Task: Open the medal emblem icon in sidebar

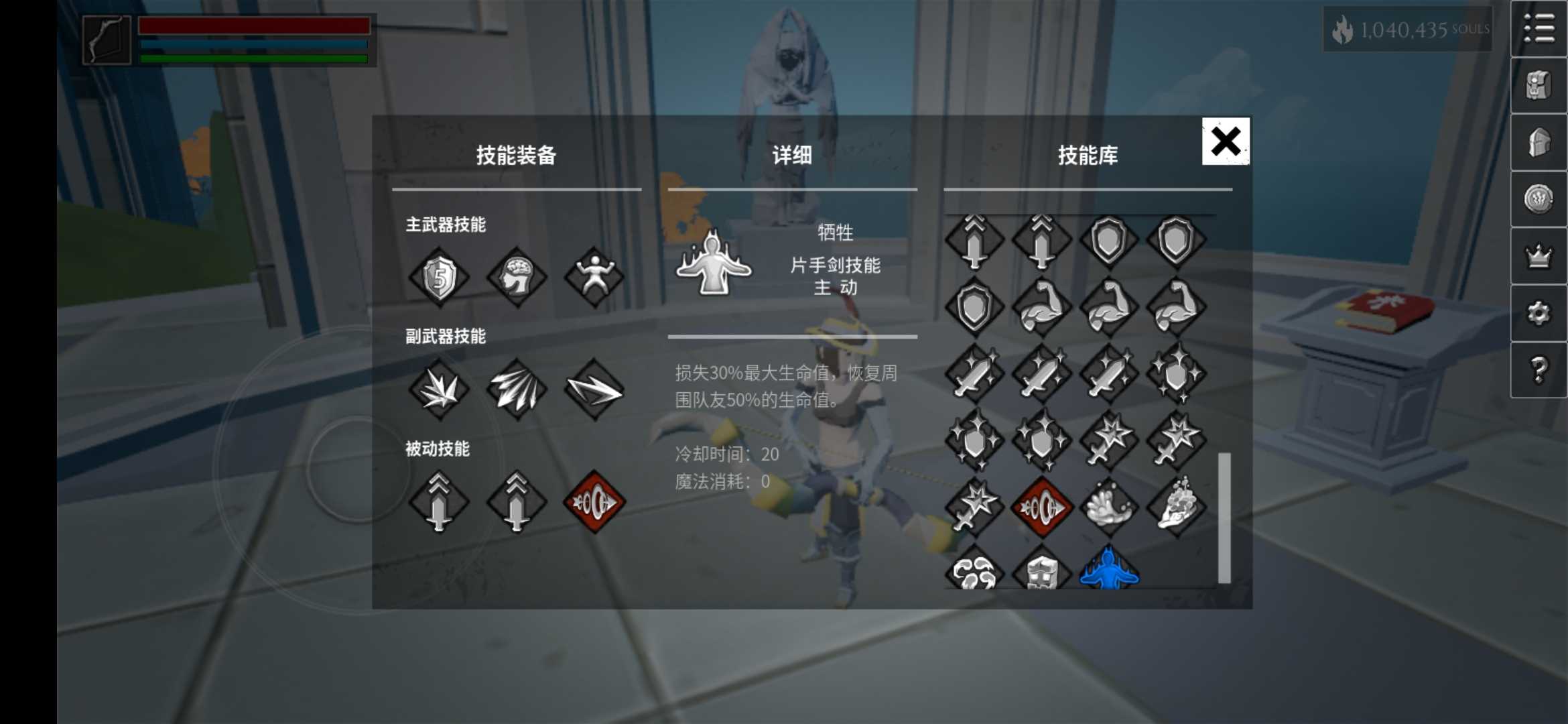Action: 1539,198
